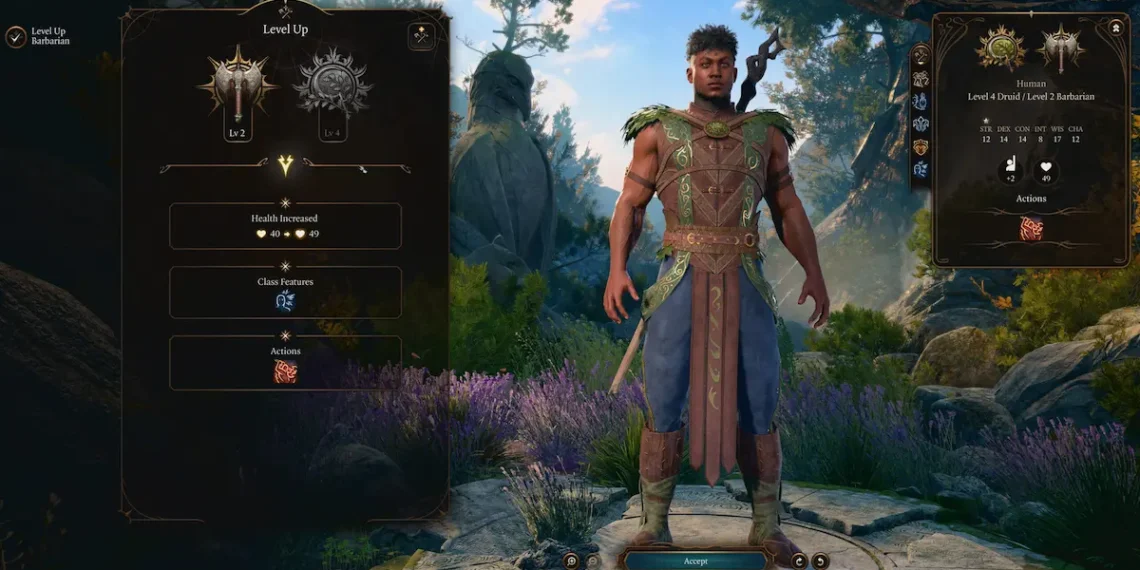Inspect the Actions icon in the character summary

(x=1031, y=228)
